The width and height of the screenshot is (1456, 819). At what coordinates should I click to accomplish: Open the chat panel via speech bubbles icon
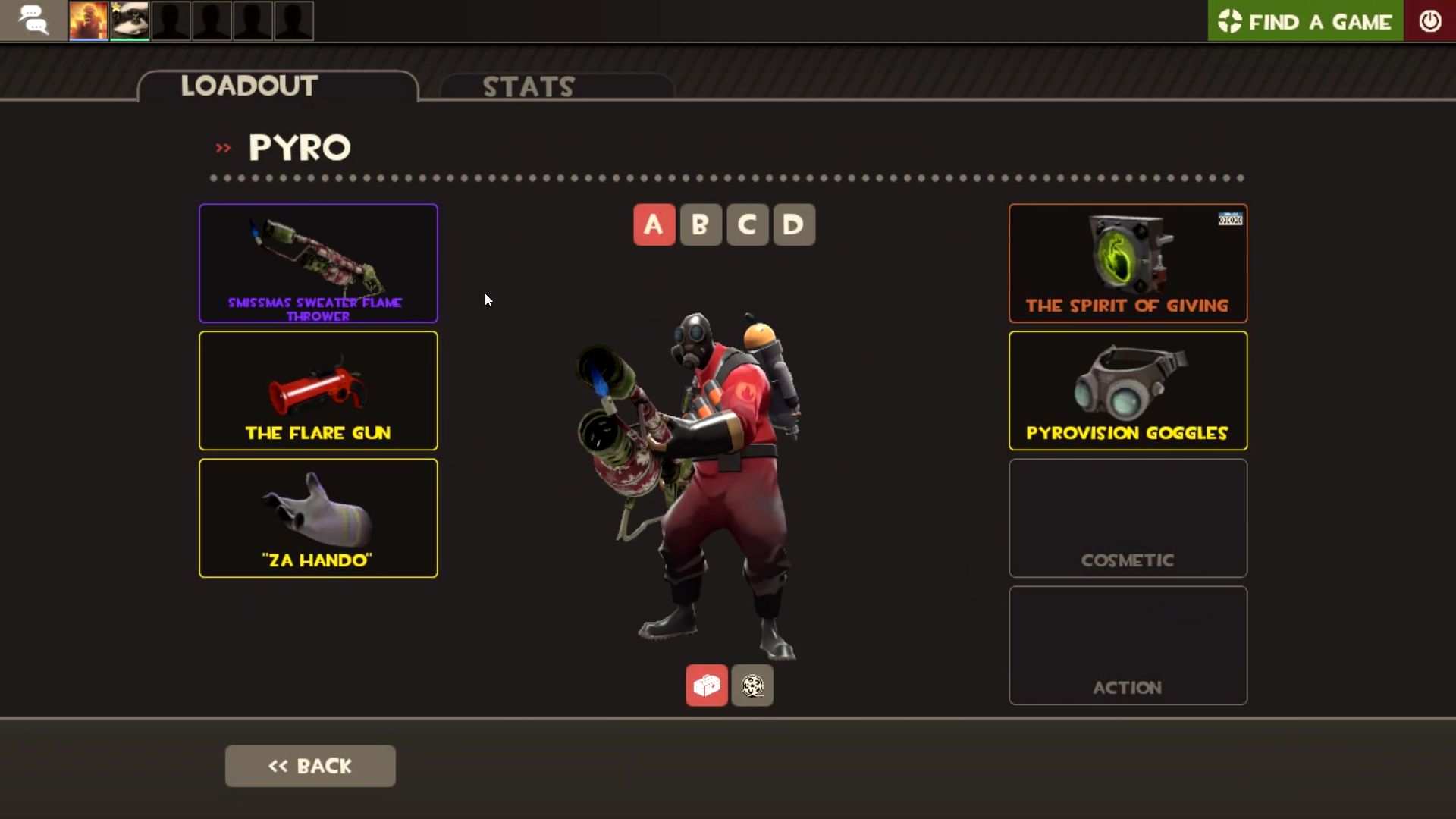[34, 20]
